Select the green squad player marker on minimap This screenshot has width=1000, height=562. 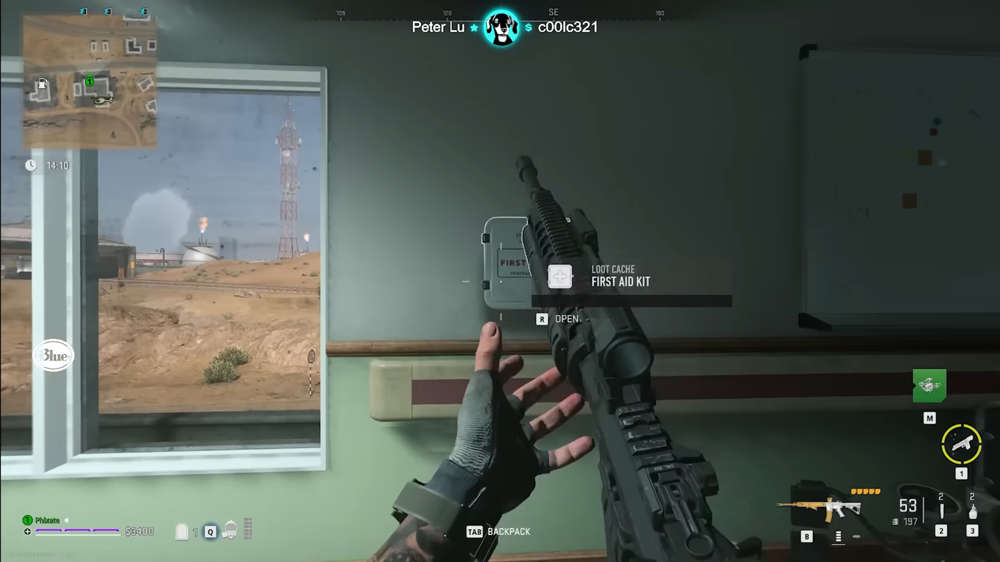[x=90, y=81]
